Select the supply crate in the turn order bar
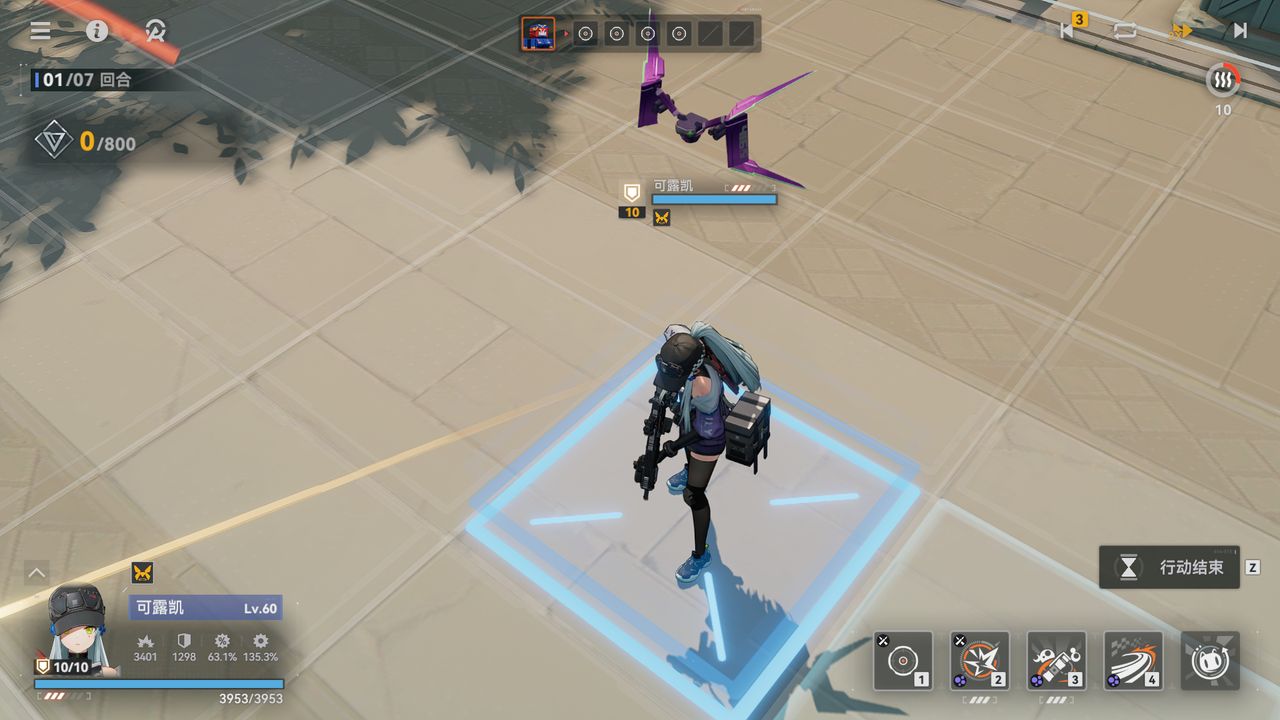The image size is (1280, 720). (538, 34)
